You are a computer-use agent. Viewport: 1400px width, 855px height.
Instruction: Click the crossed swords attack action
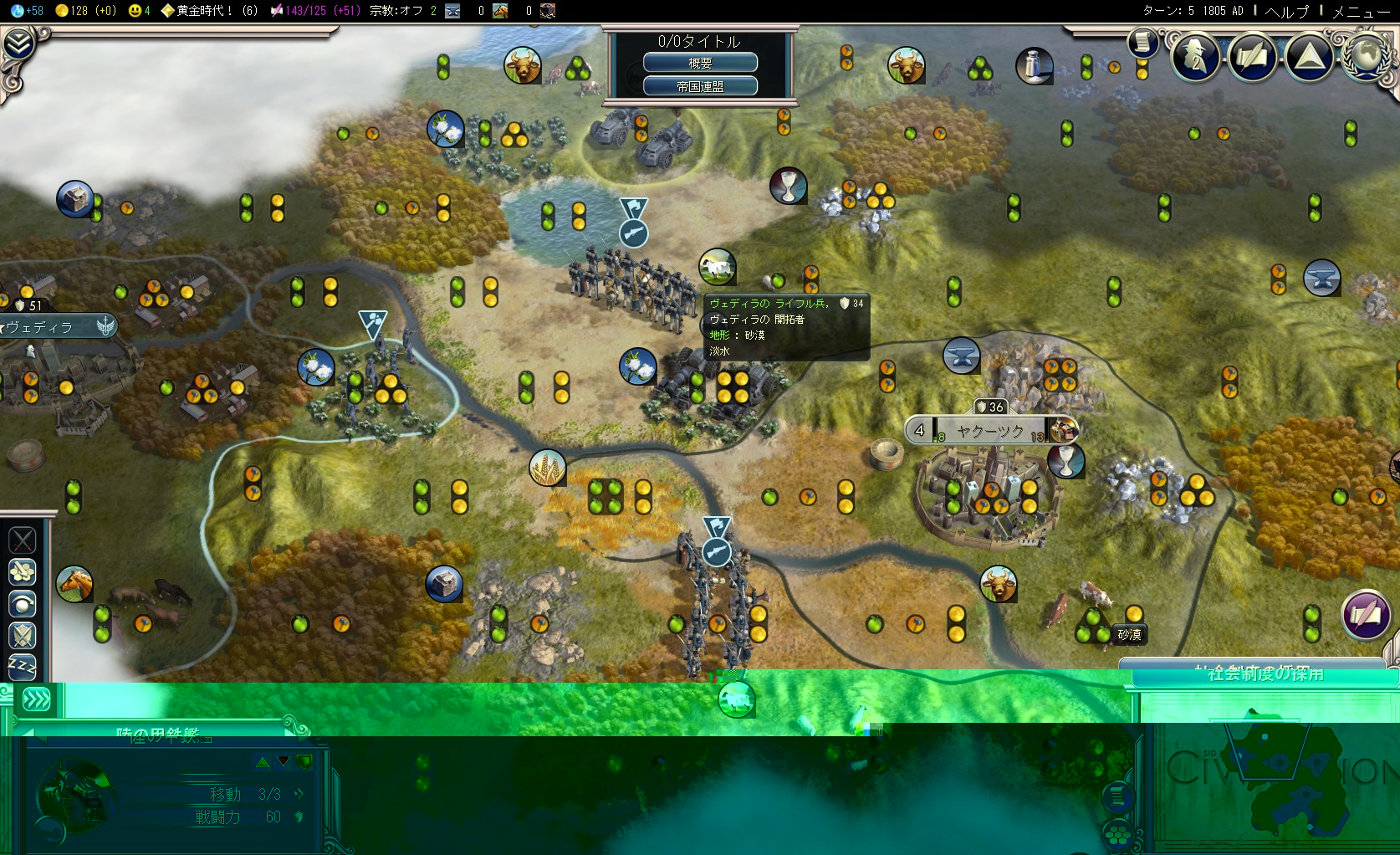click(x=23, y=540)
